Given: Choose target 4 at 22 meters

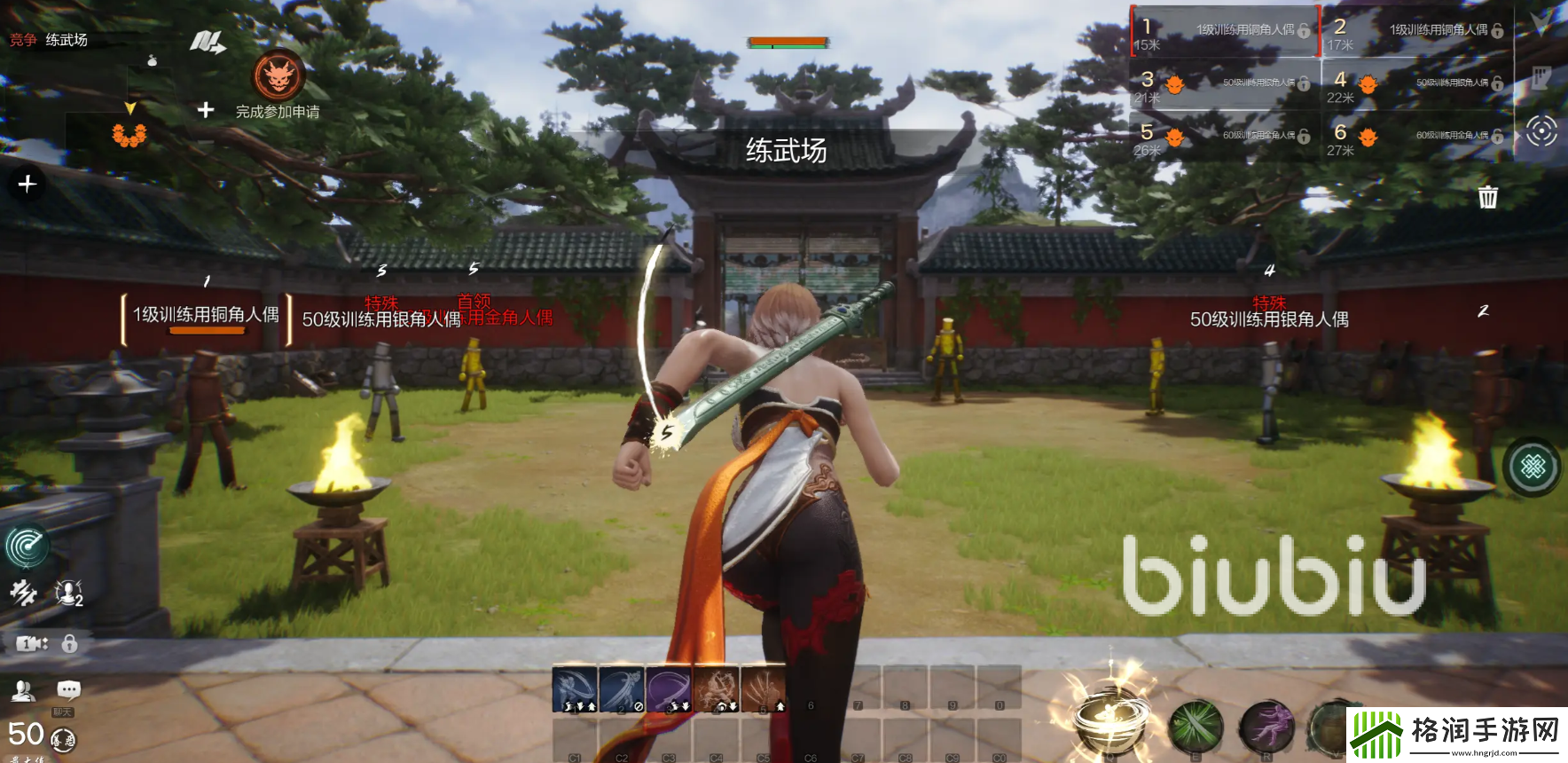Looking at the screenshot, I should click(1416, 84).
